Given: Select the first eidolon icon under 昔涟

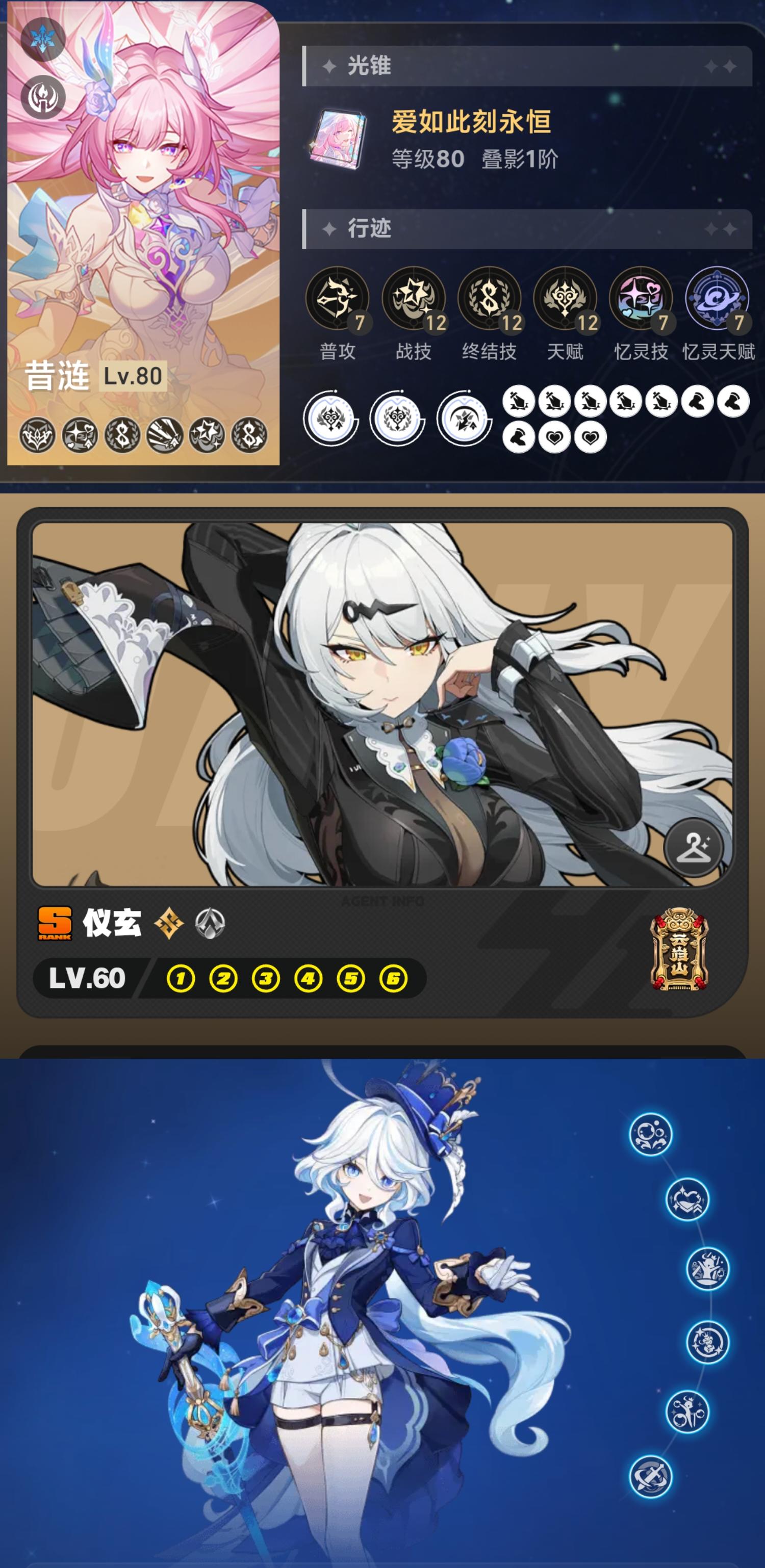Looking at the screenshot, I should pyautogui.click(x=37, y=435).
